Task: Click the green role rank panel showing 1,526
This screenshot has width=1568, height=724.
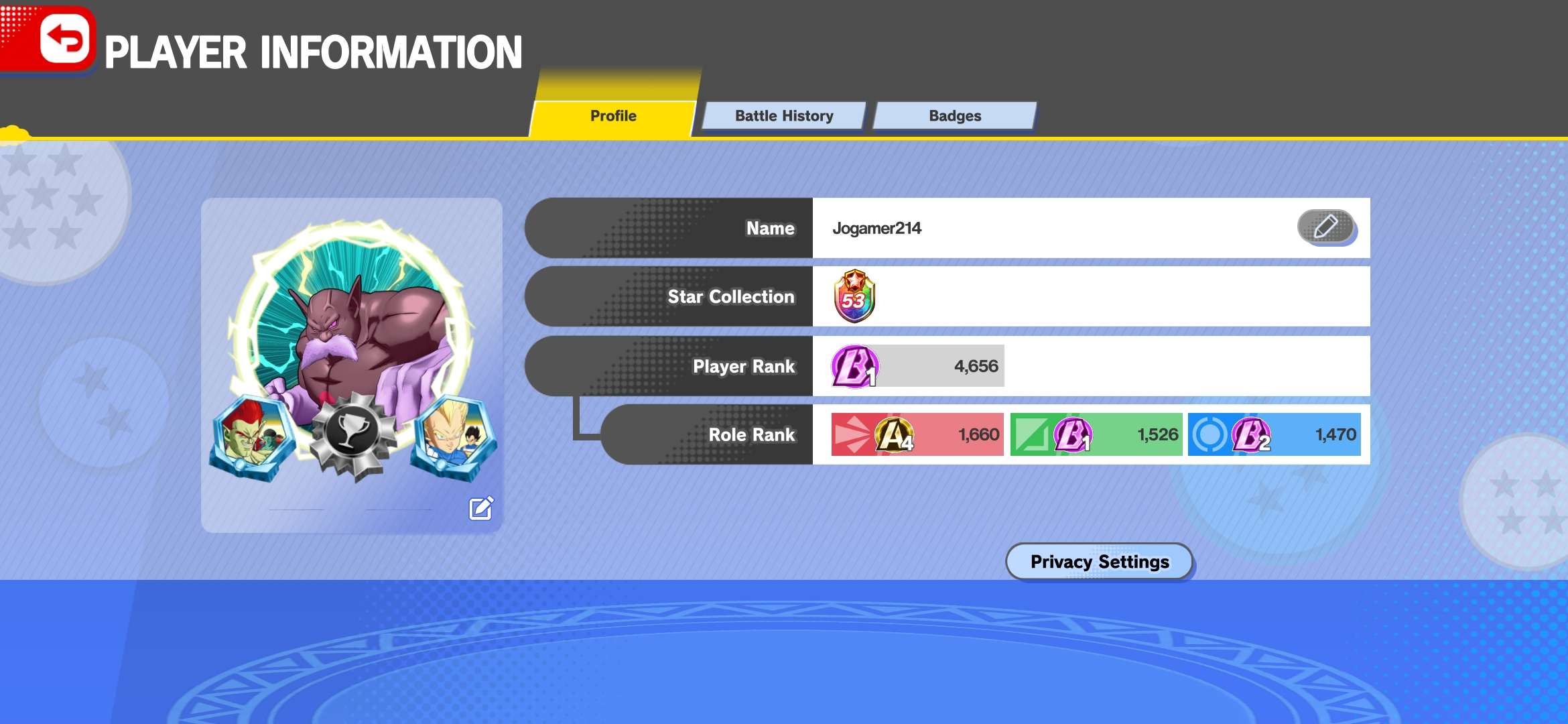Action: 1096,434
